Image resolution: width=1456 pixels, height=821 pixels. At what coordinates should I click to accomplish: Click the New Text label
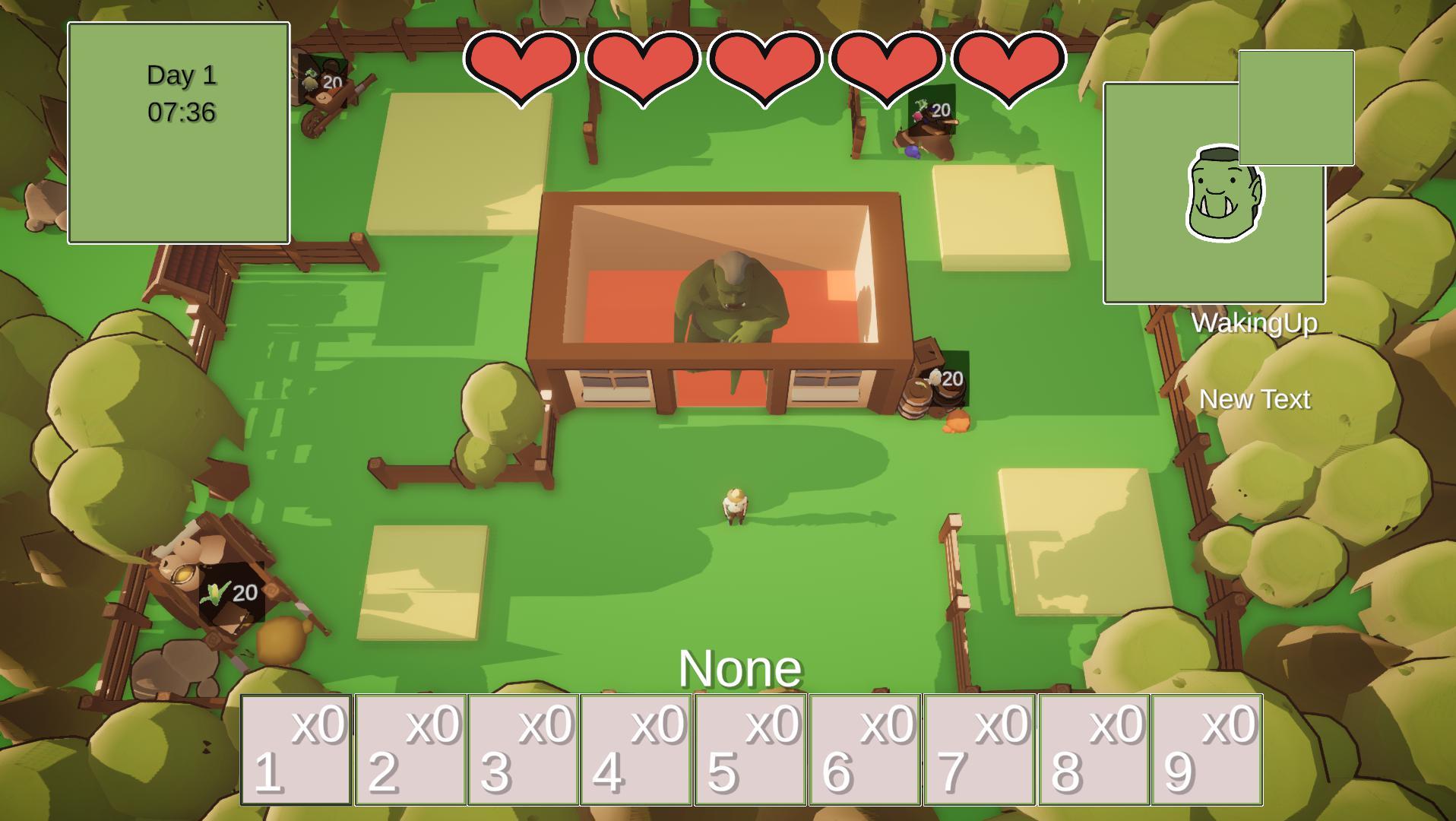point(1256,399)
